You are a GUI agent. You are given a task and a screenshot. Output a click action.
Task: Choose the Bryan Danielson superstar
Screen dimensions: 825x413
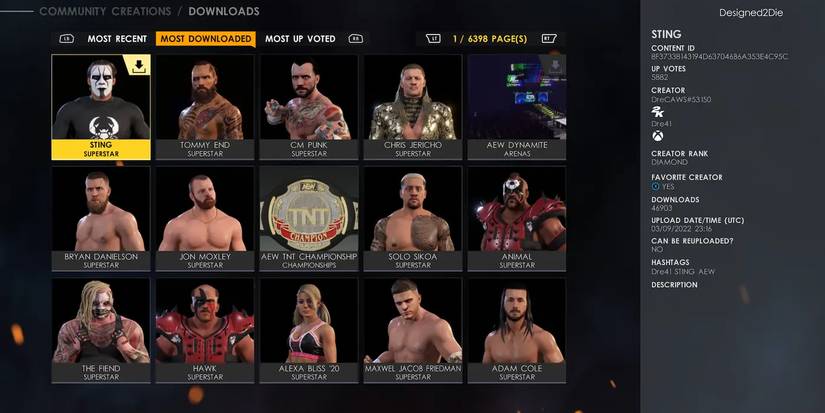coord(101,217)
